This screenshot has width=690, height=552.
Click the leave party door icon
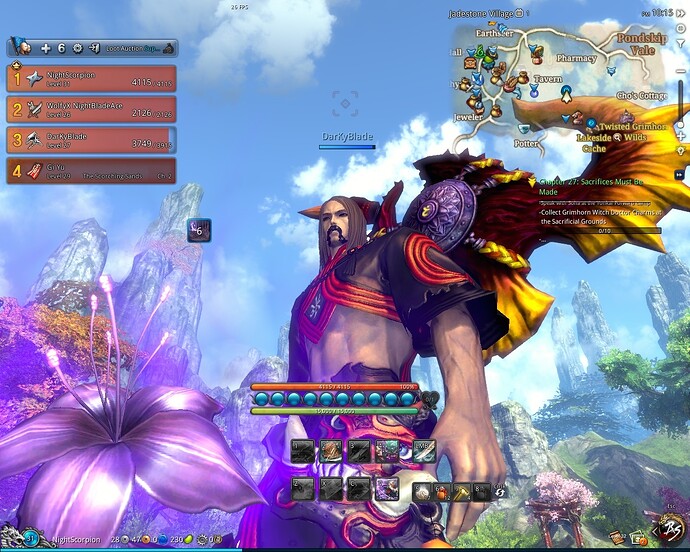[x=93, y=47]
